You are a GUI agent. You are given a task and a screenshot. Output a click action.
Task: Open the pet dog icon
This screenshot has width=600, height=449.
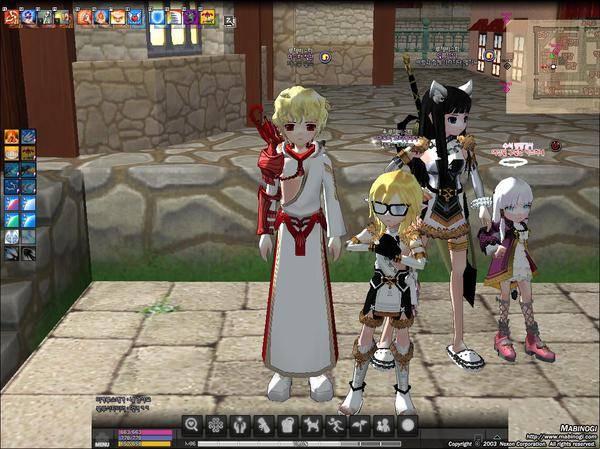tap(311, 425)
